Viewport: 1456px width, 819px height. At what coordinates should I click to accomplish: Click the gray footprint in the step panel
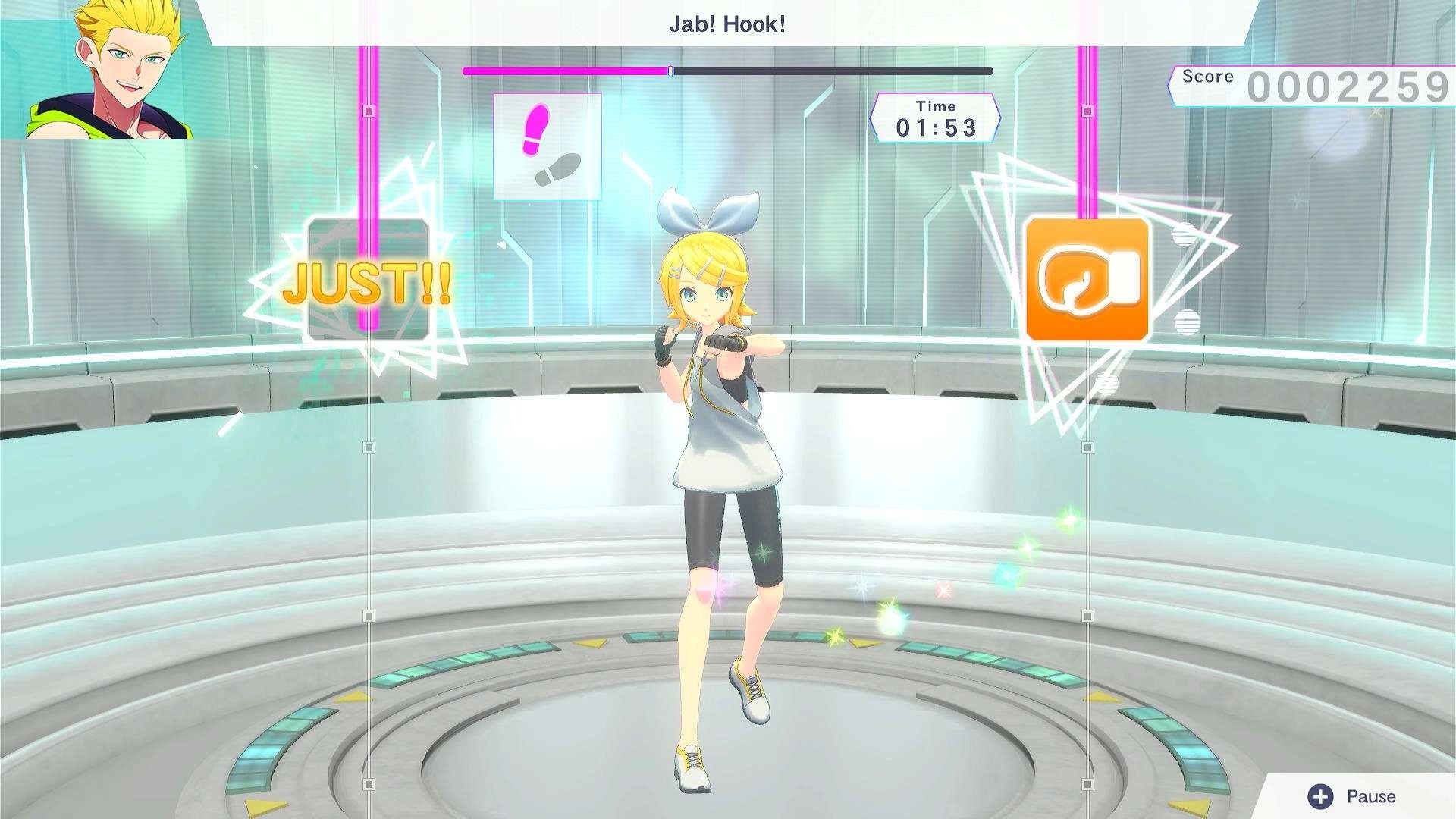coord(557,168)
